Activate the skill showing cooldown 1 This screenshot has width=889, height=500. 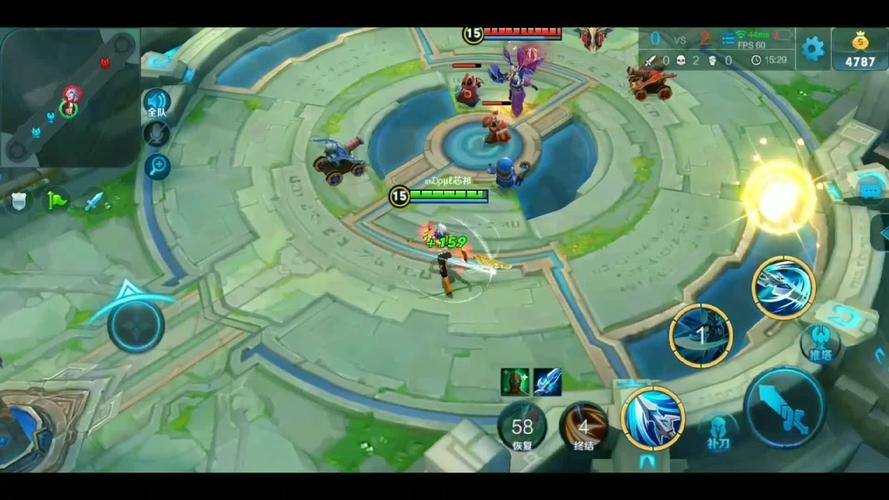(700, 334)
